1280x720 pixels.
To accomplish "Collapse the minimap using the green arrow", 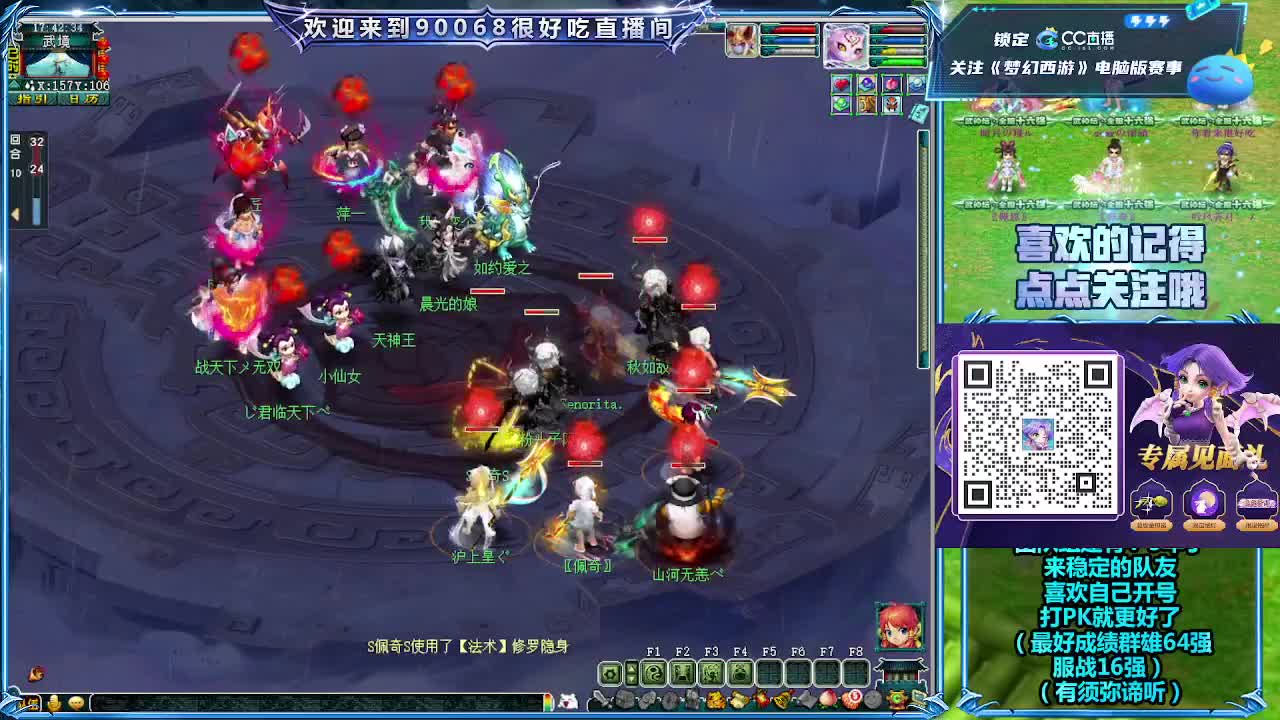I will tap(14, 85).
